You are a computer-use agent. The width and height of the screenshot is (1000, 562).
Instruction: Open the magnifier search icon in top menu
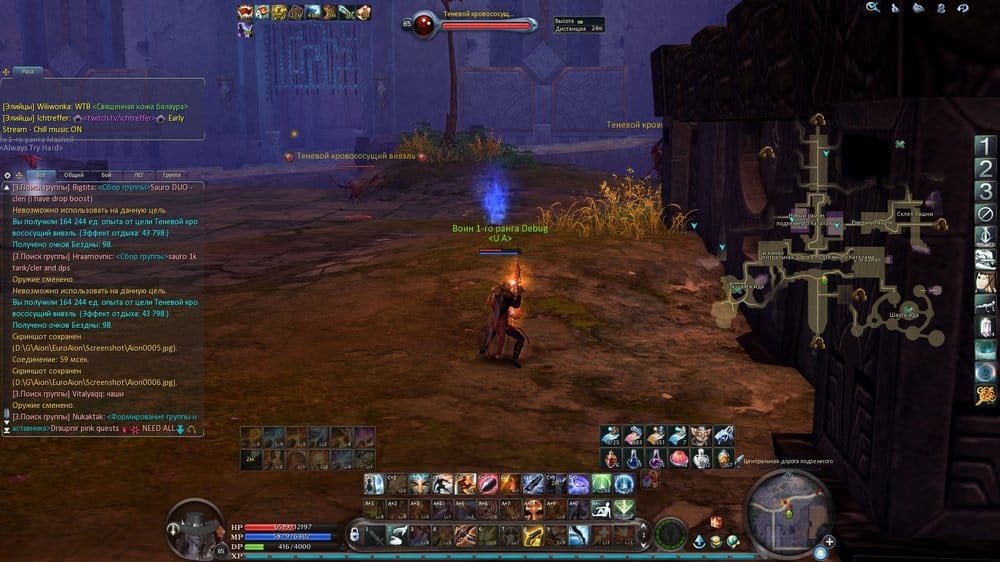pyautogui.click(x=873, y=7)
